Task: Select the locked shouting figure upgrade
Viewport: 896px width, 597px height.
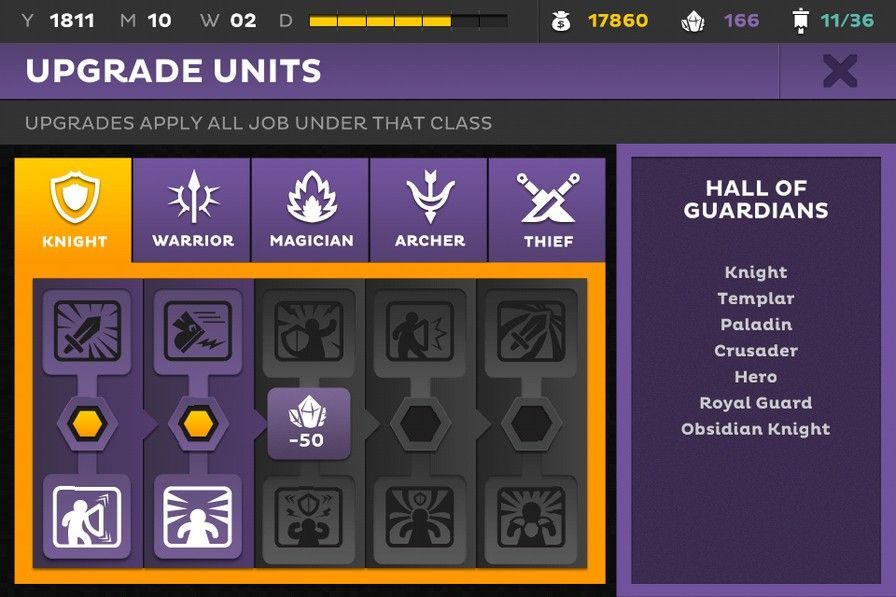Action: click(x=420, y=331)
